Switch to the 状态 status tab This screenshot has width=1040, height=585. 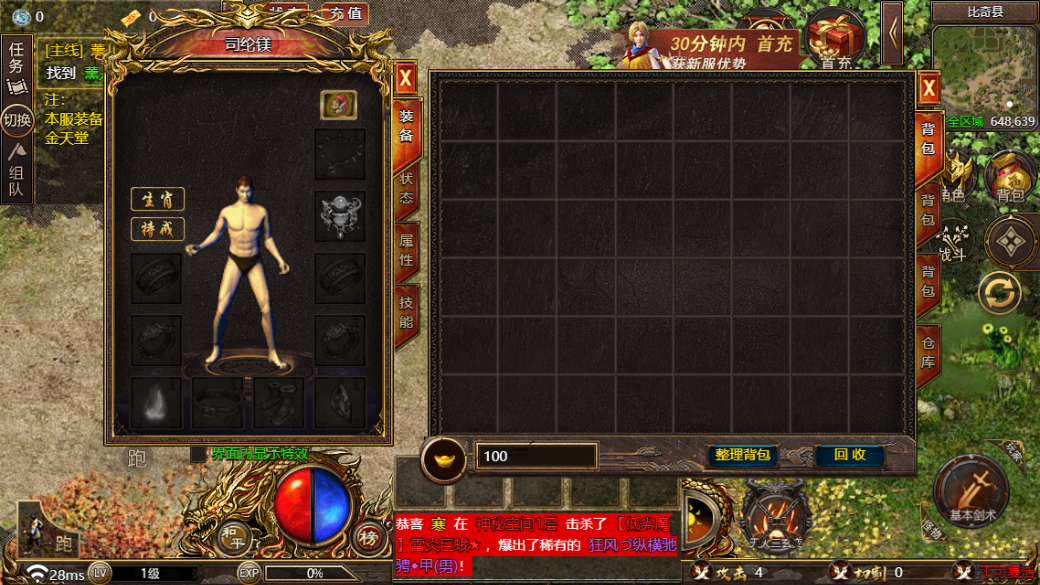coord(406,188)
